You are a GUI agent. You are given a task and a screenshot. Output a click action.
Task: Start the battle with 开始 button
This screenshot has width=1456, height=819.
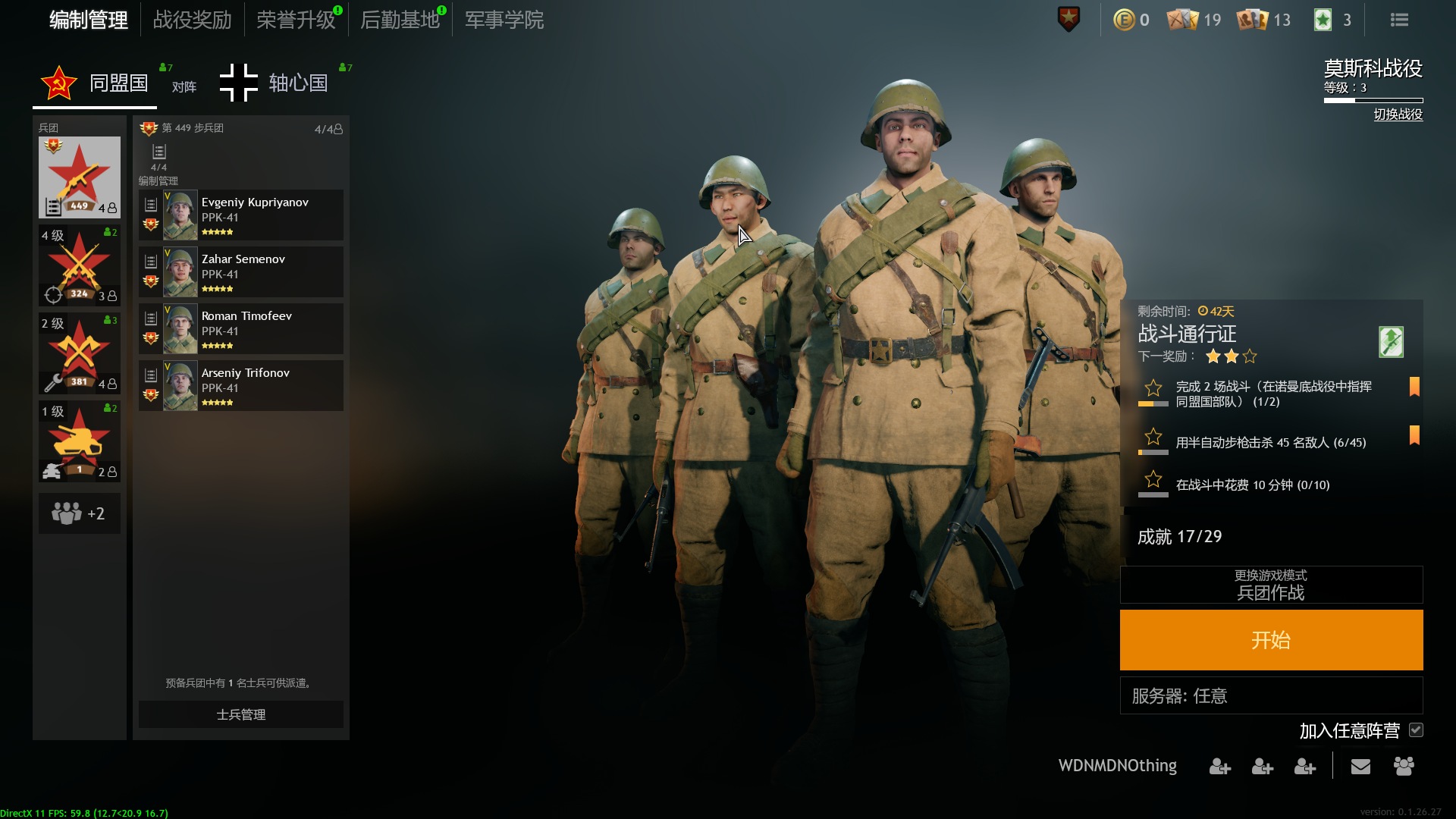[x=1271, y=640]
